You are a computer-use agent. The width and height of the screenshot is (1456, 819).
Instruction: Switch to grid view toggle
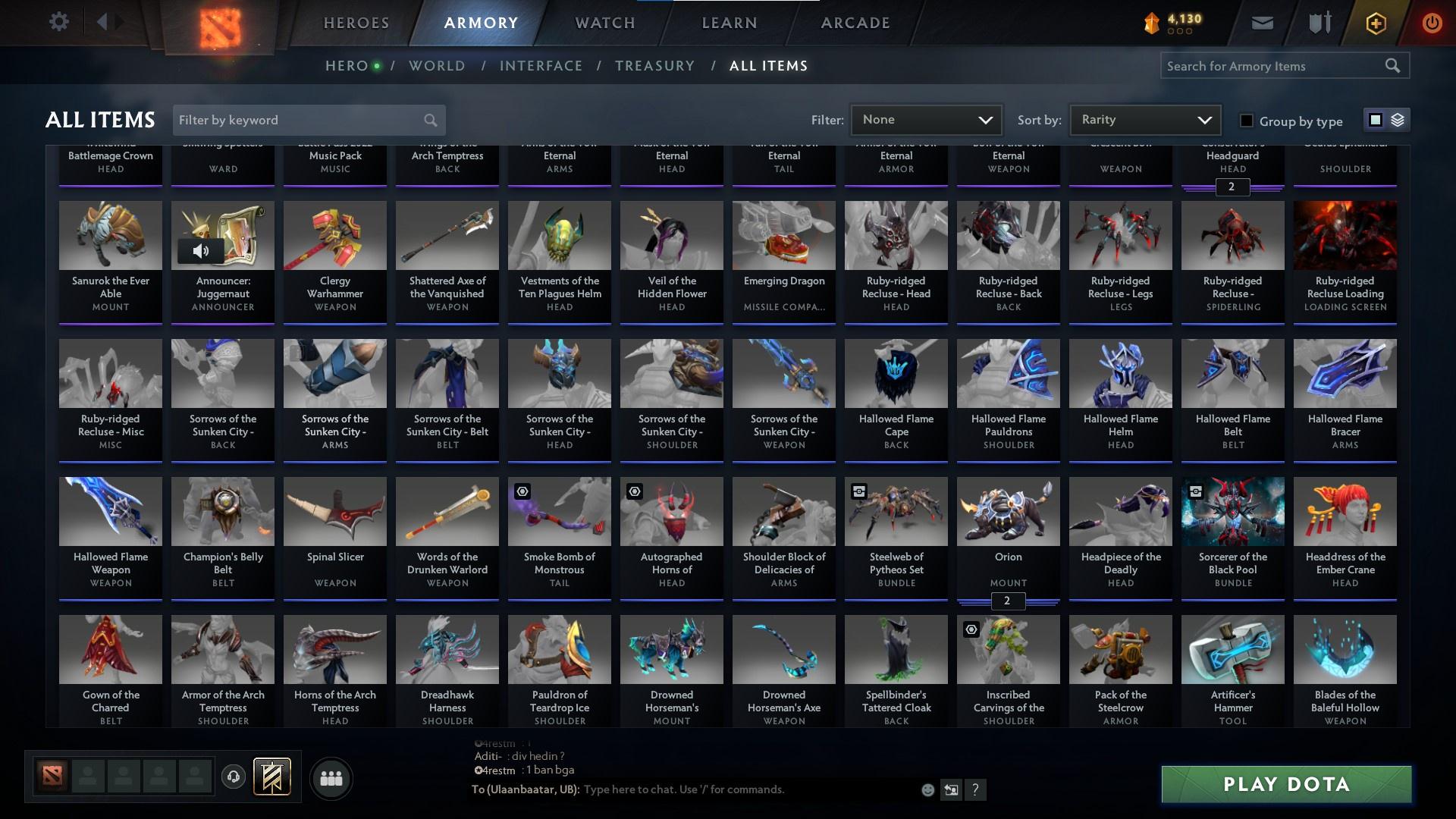pos(1375,120)
